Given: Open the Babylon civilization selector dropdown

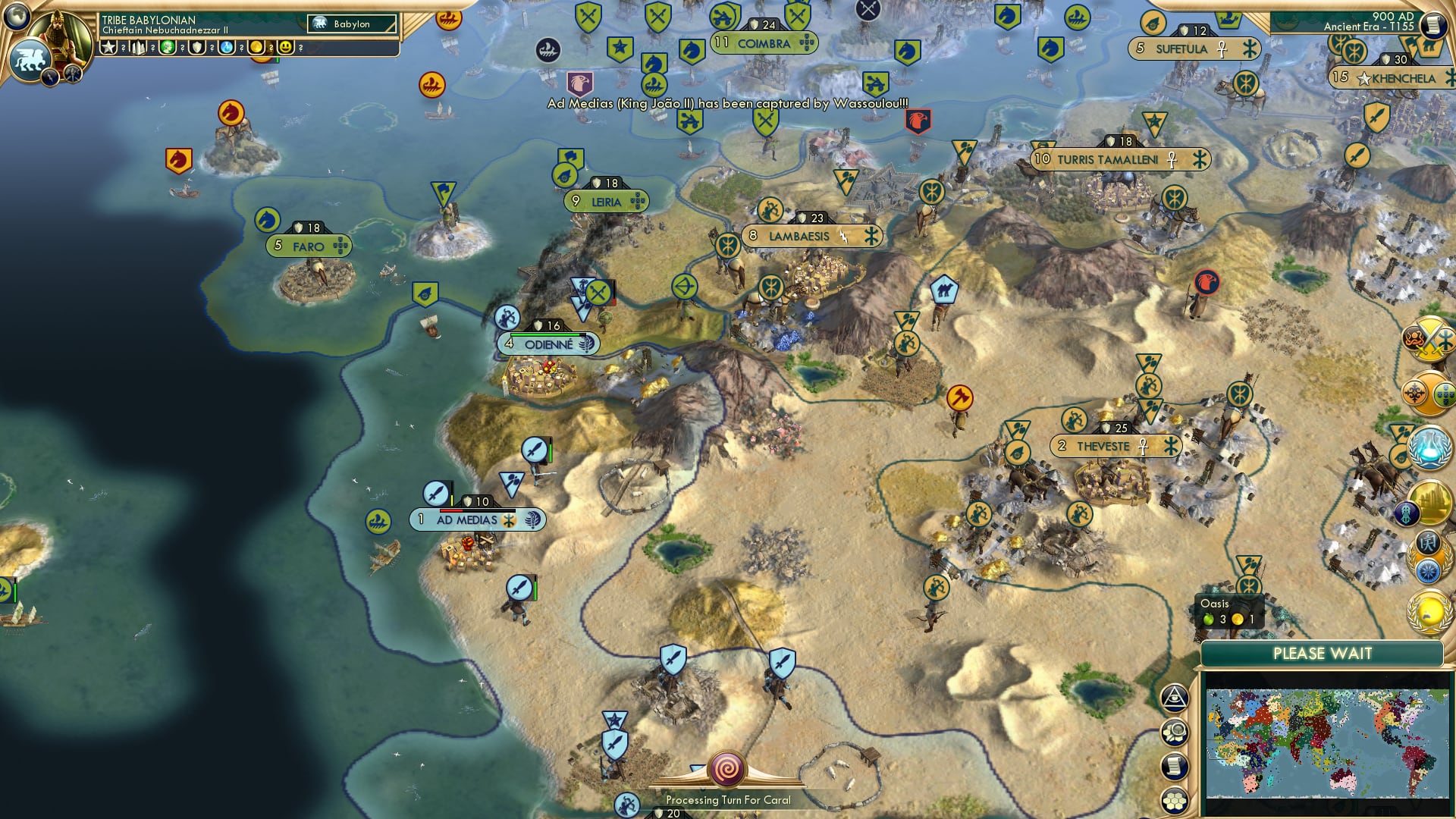Looking at the screenshot, I should coord(350,24).
